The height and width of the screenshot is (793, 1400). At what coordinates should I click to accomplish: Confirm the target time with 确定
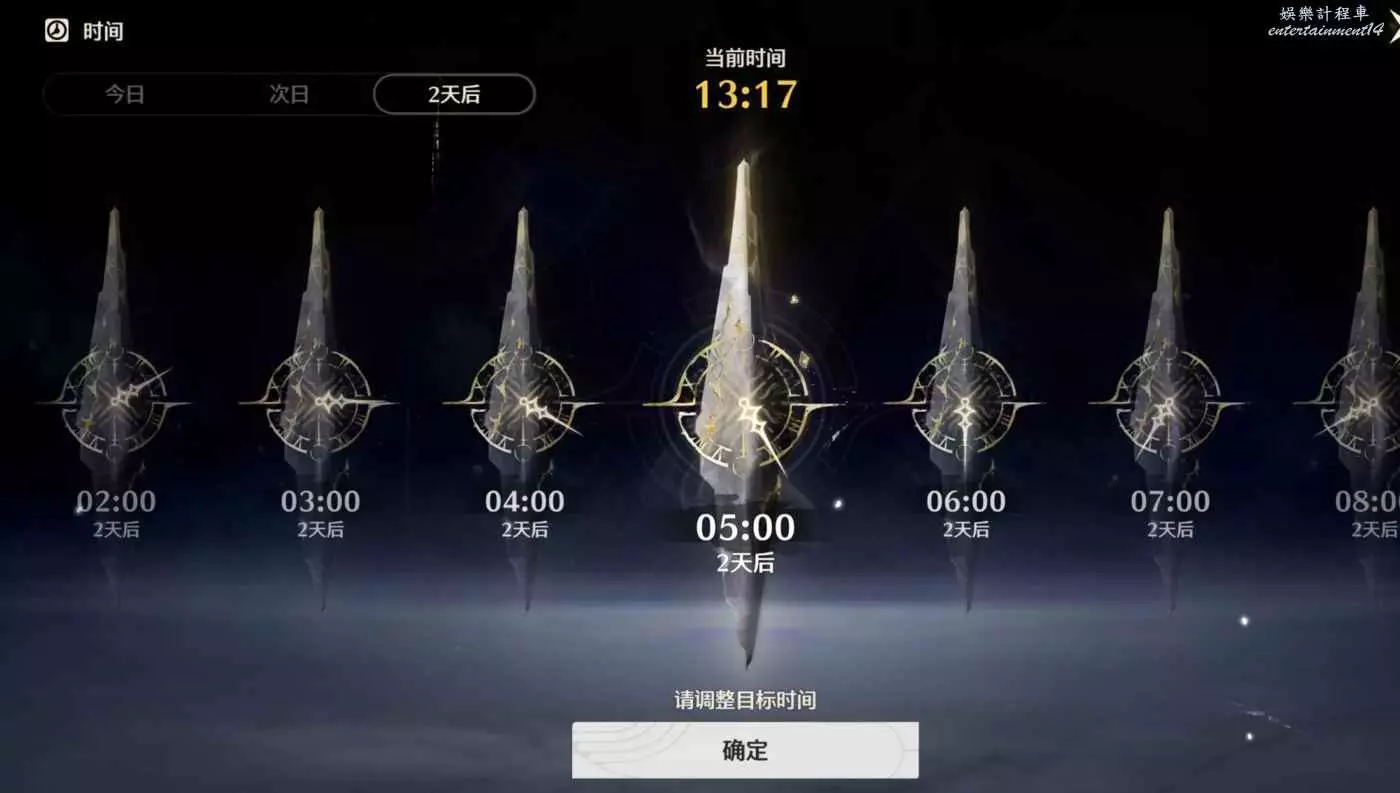(745, 750)
